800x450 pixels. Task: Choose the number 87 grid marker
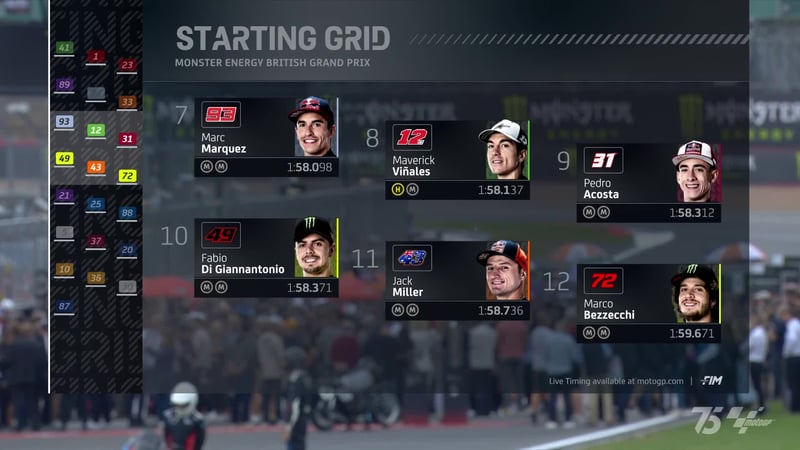[64, 306]
